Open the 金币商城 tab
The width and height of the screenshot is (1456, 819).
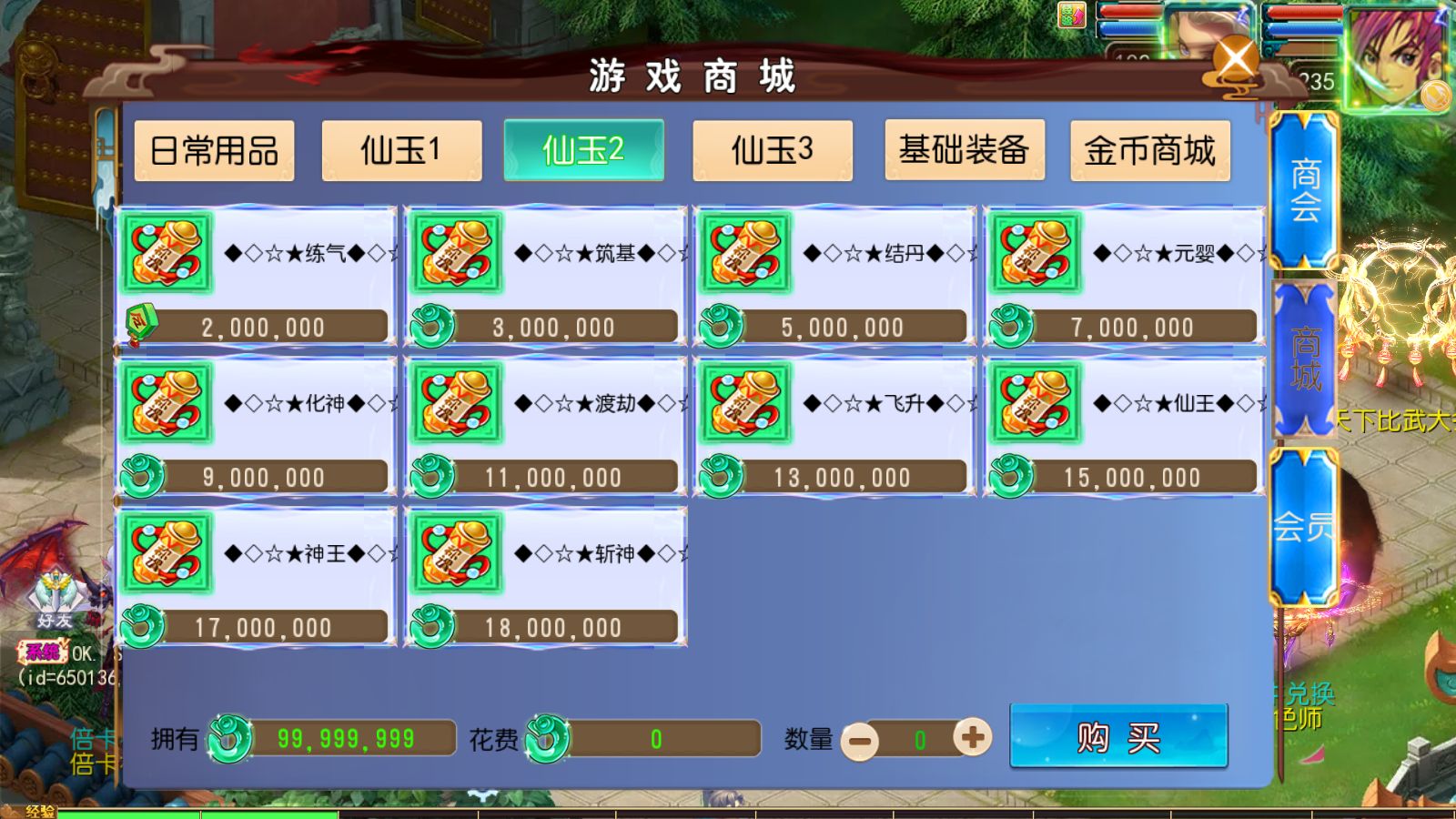click(x=1149, y=152)
